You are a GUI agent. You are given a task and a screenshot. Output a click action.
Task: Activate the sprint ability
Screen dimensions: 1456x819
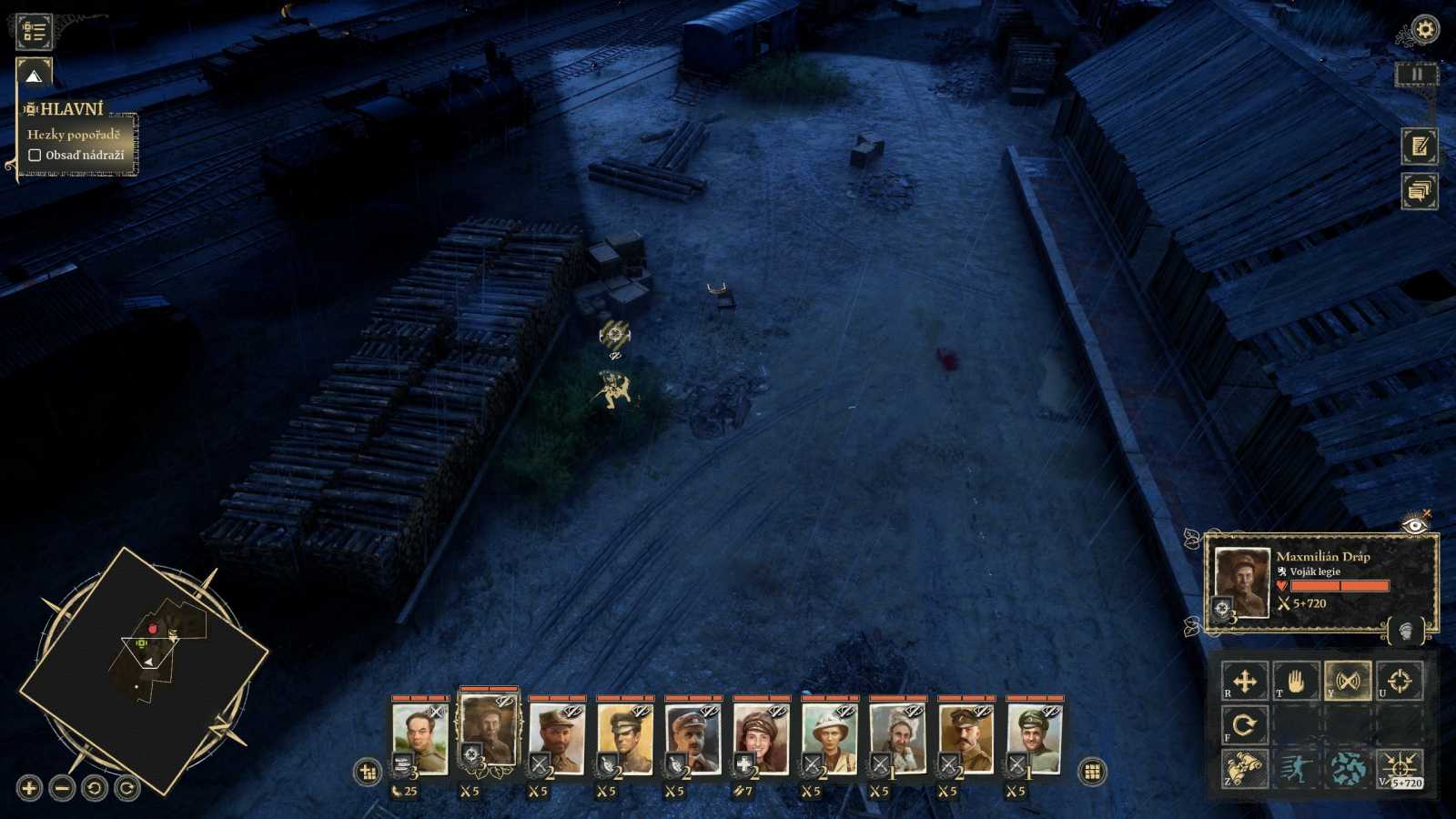coord(1297,767)
